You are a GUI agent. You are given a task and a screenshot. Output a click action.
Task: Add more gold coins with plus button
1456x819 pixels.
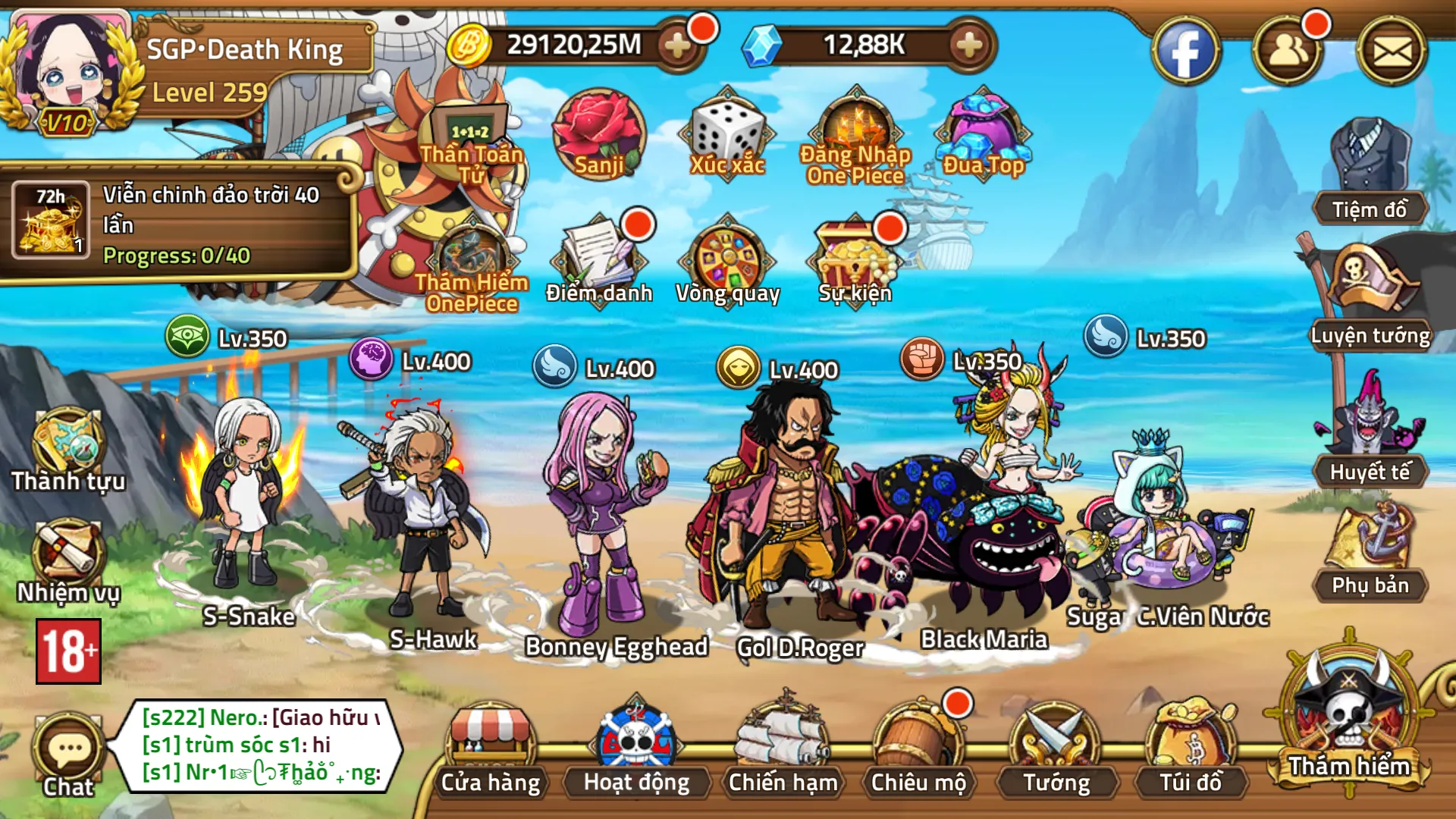(676, 45)
